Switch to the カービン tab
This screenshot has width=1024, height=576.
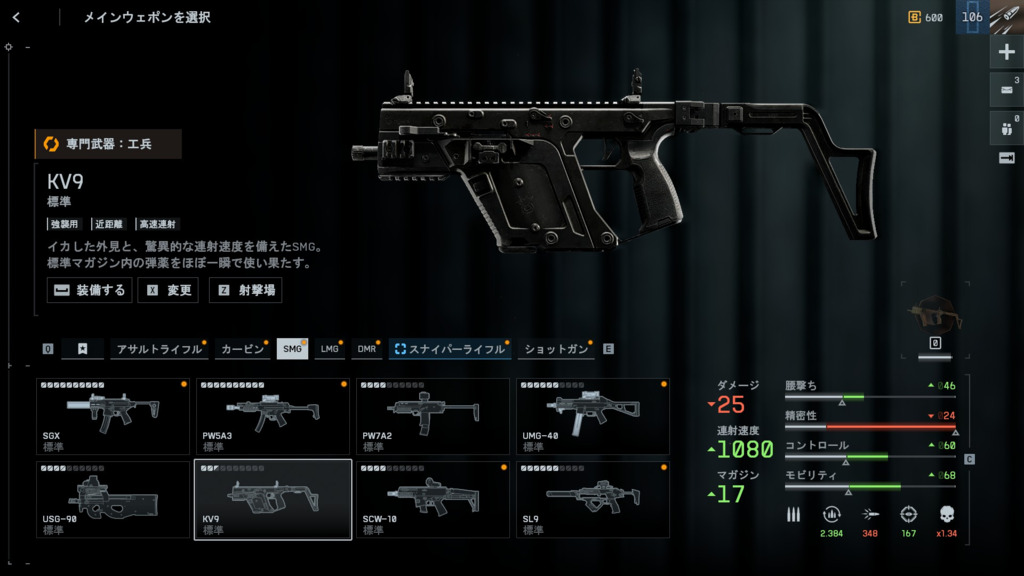coord(242,349)
